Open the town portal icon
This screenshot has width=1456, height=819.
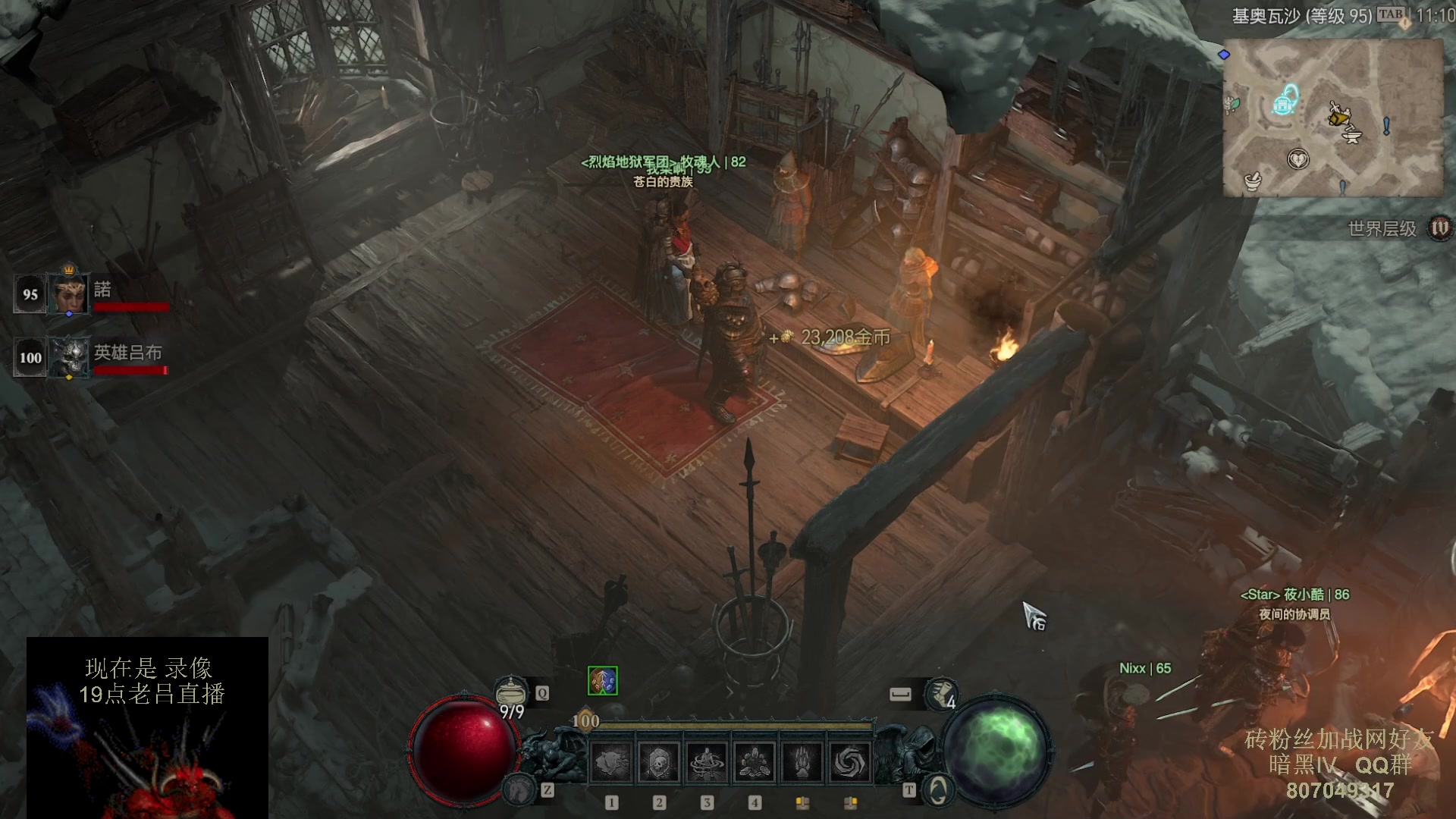pyautogui.click(x=938, y=791)
